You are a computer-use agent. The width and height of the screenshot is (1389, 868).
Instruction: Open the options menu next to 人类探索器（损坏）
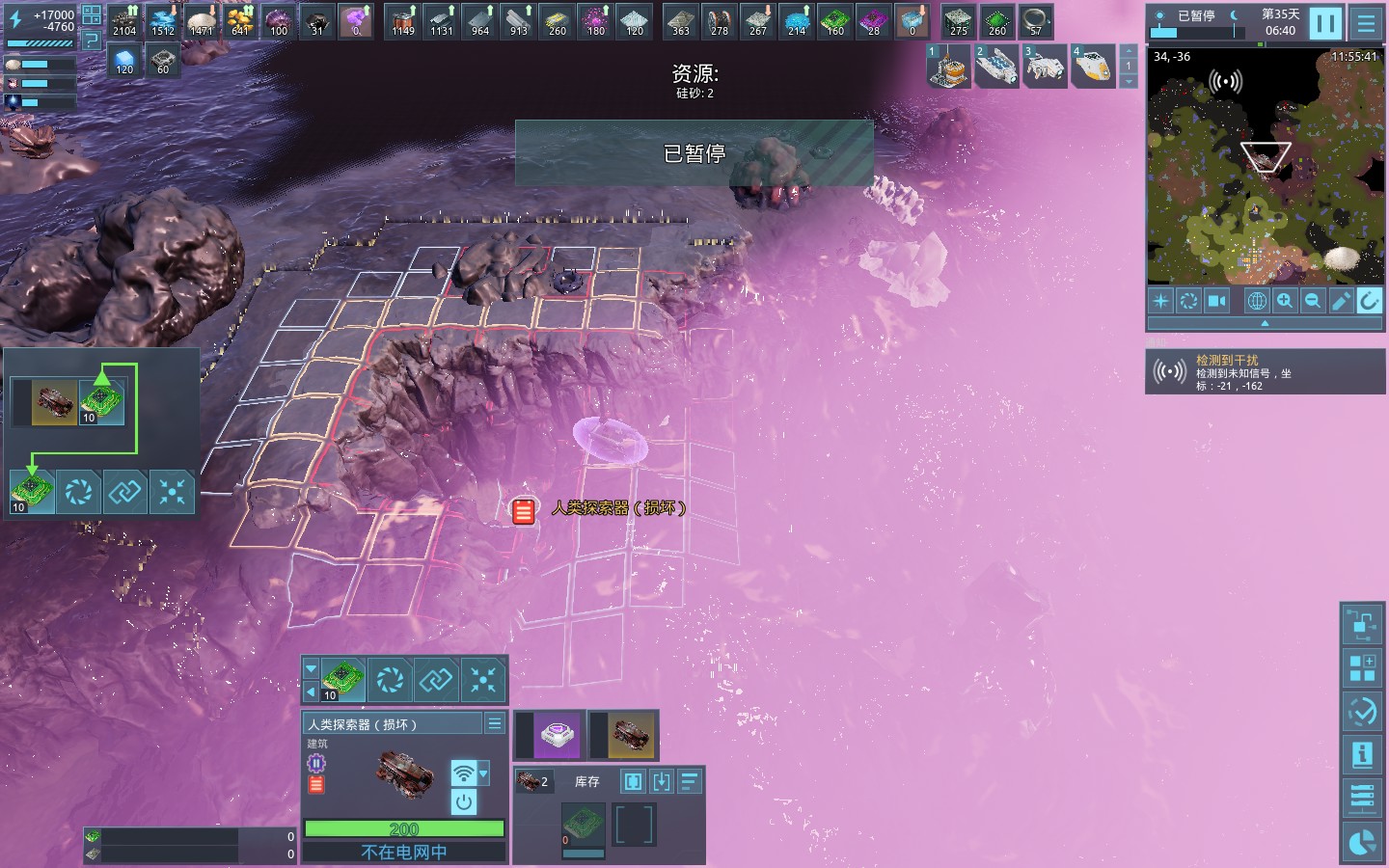495,723
